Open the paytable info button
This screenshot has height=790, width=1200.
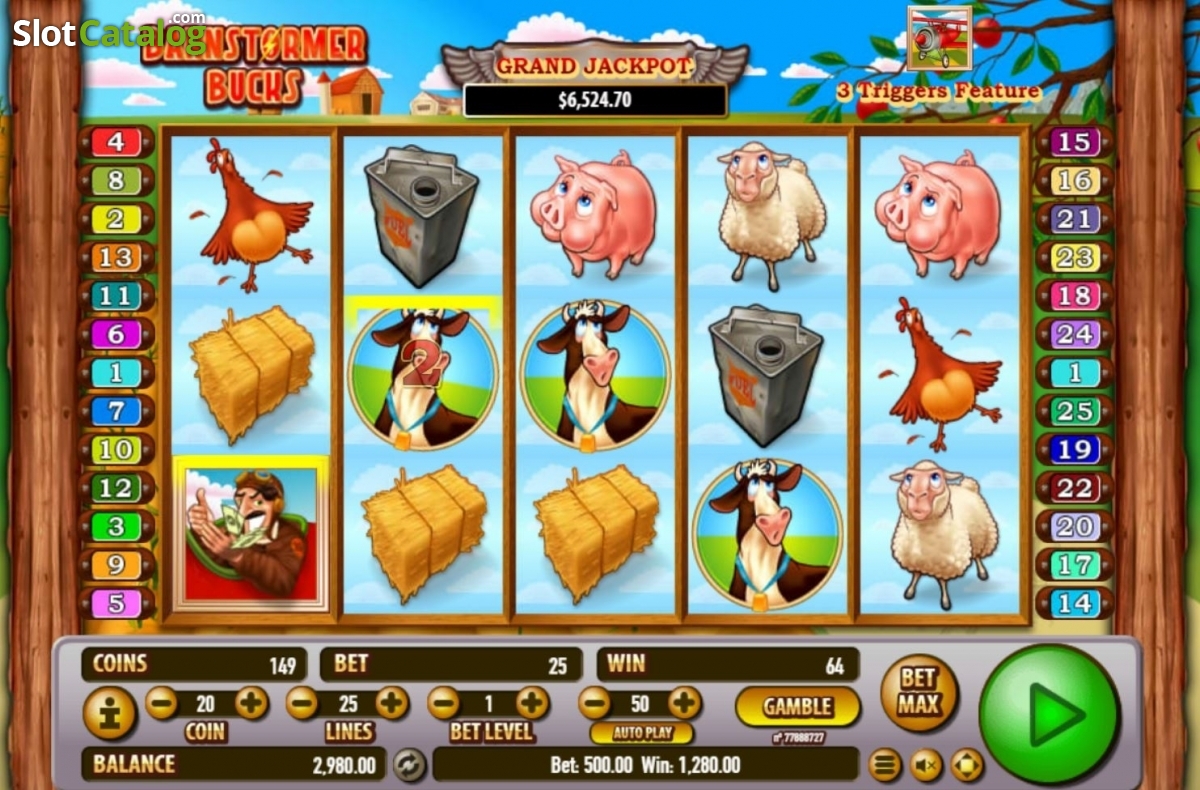click(109, 713)
